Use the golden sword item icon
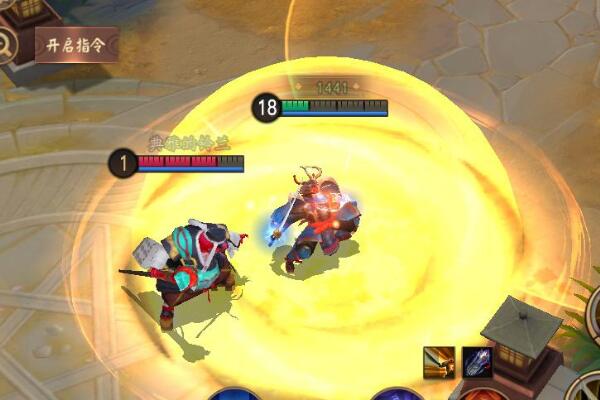 [x=439, y=360]
